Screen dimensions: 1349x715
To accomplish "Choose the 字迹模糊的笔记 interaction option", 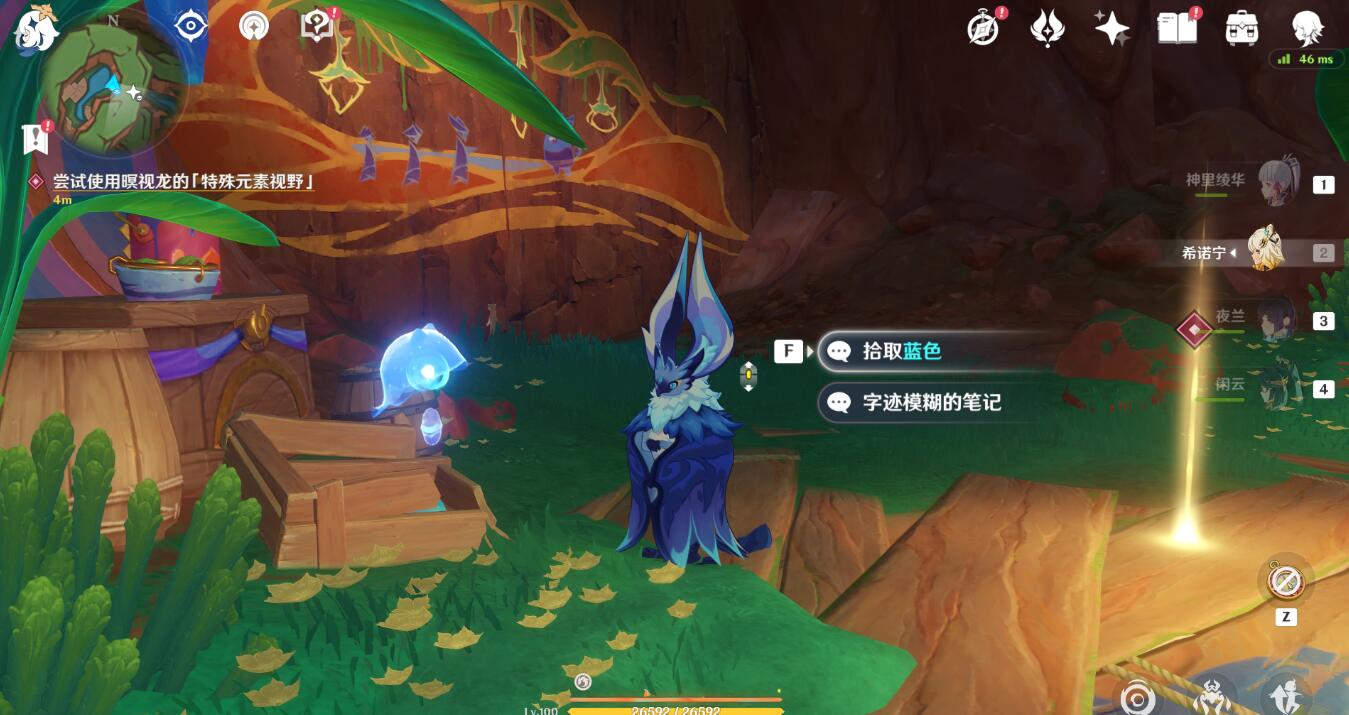I will pyautogui.click(x=930, y=402).
